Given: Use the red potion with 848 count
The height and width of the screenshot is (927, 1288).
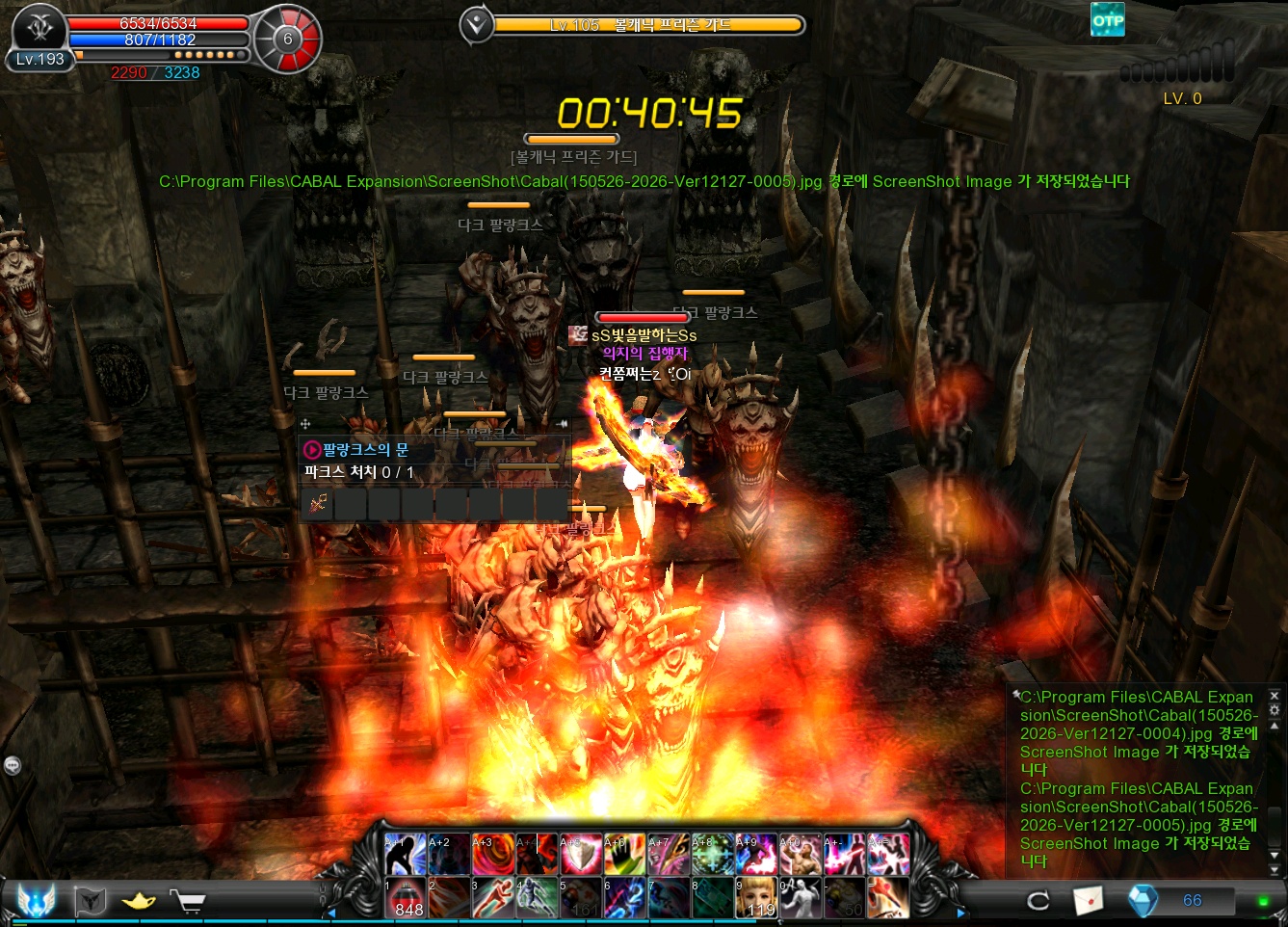Looking at the screenshot, I should pos(406,898).
